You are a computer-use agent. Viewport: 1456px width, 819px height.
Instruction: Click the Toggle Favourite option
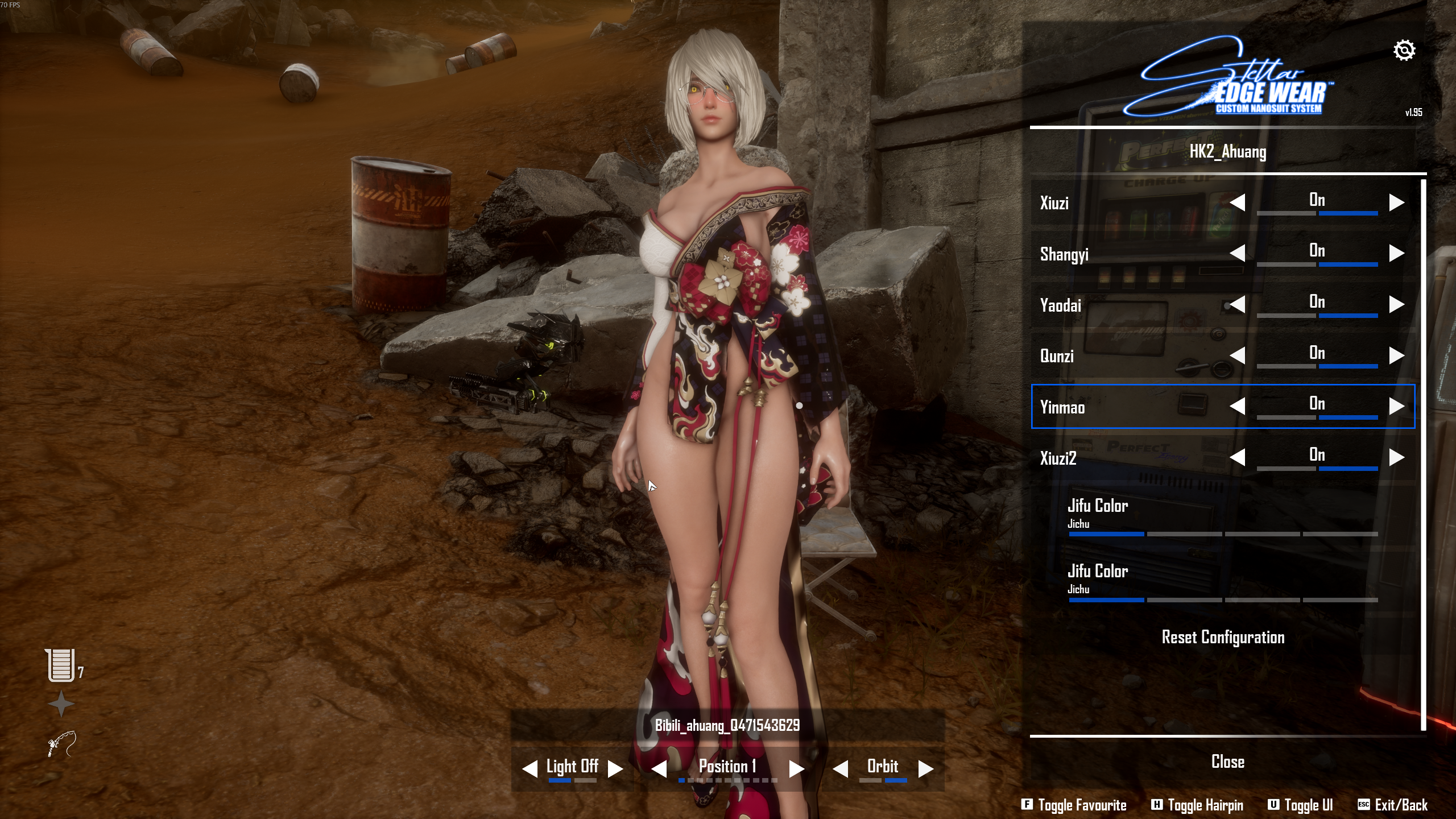coord(1074,805)
